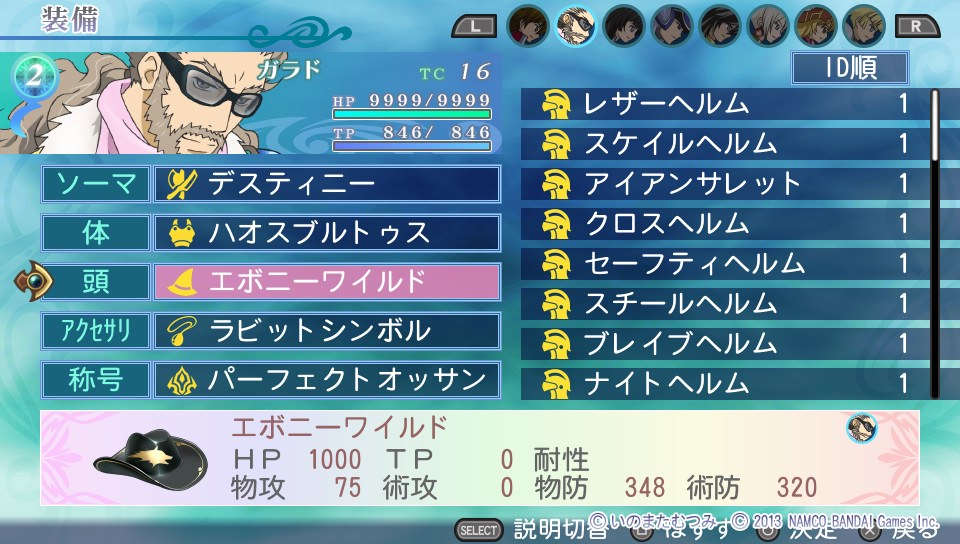Change the ID順 sort order
This screenshot has width=960, height=544.
(x=850, y=68)
